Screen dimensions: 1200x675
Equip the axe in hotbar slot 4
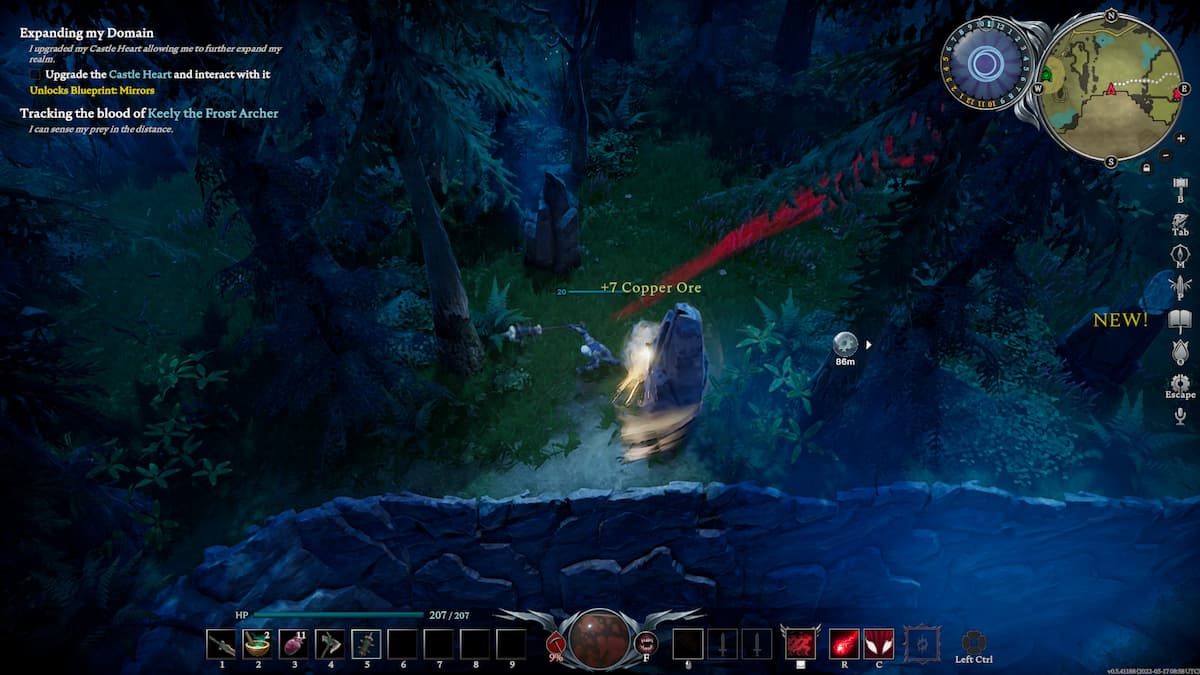coord(330,643)
